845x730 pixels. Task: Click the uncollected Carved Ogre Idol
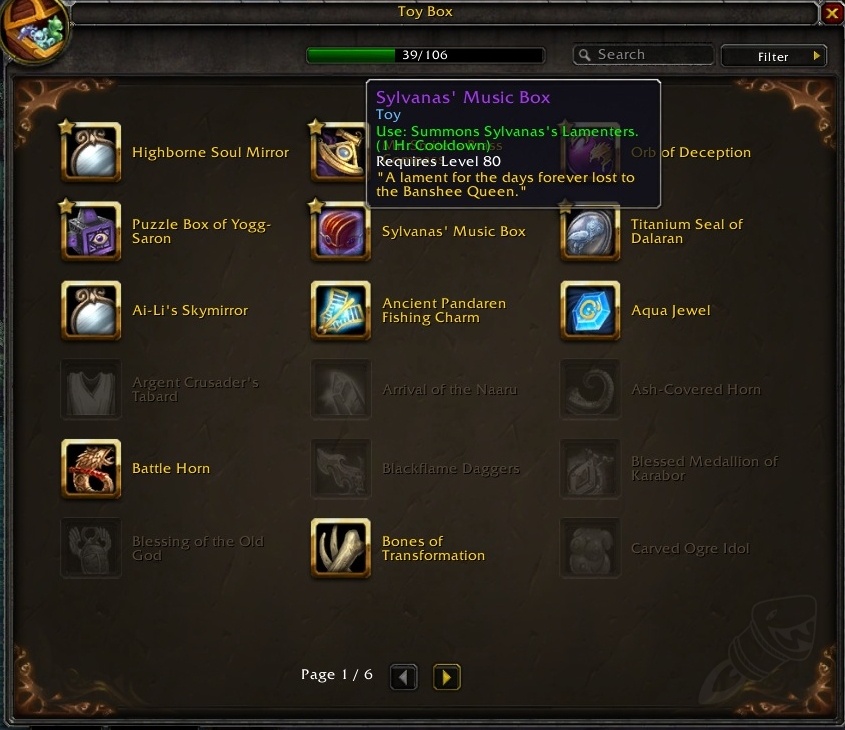[590, 548]
